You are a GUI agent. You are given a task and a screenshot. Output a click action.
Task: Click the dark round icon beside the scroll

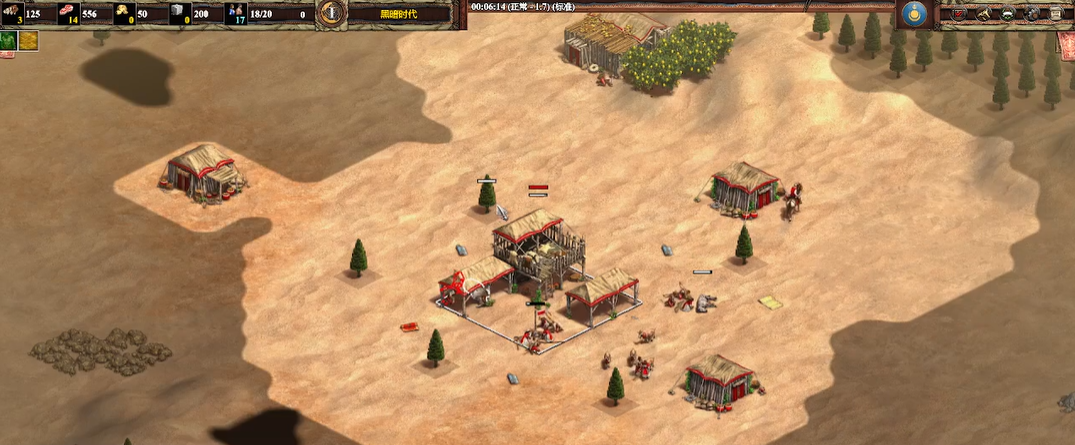[1033, 14]
